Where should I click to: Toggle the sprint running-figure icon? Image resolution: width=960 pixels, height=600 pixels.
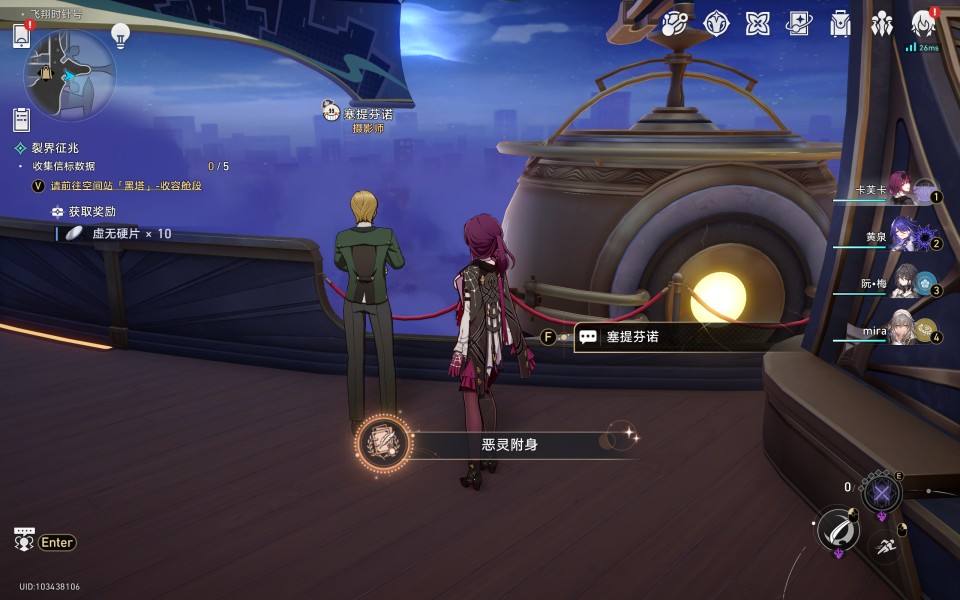click(884, 546)
